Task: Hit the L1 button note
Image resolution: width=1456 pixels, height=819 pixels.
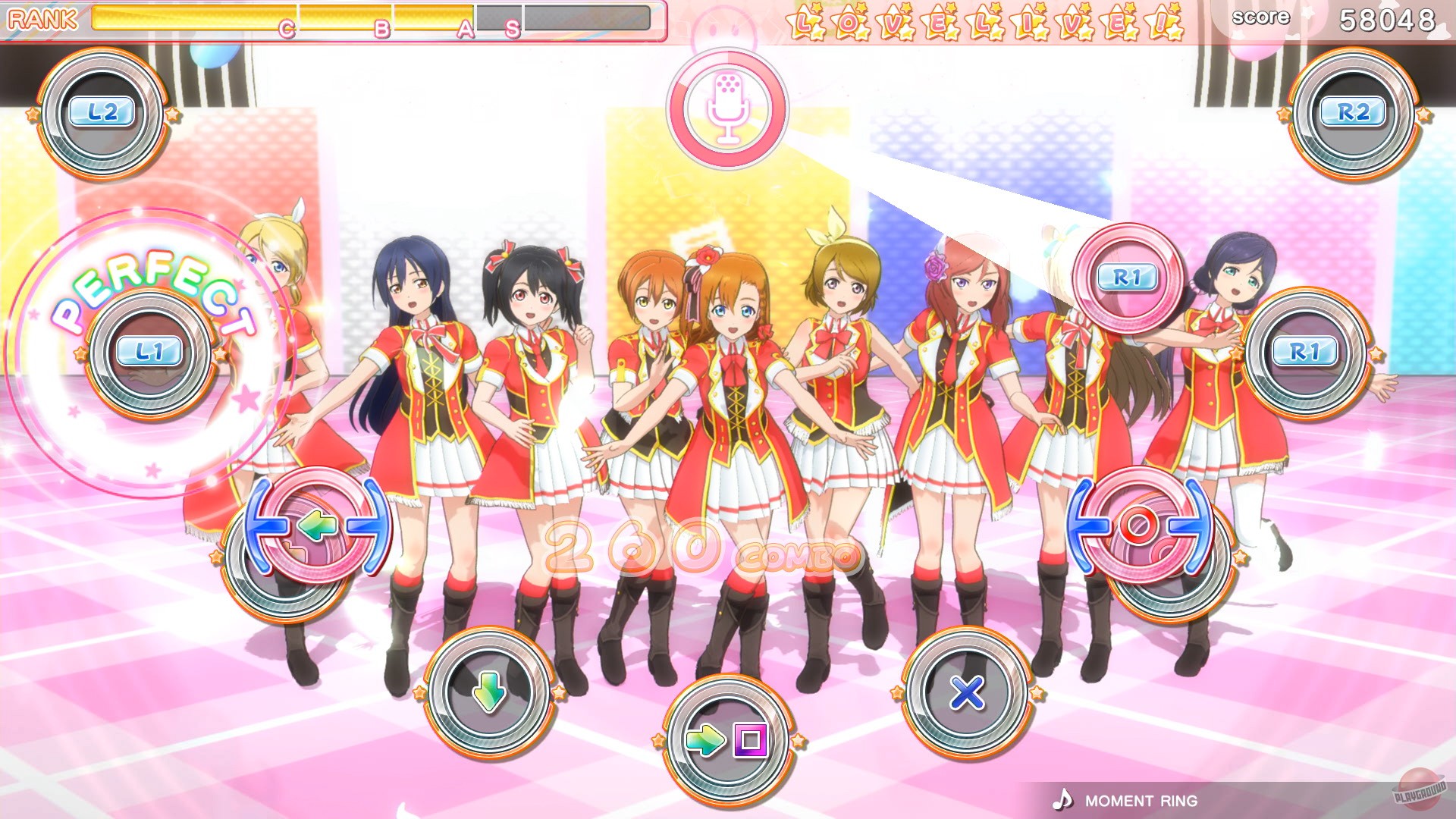Action: [149, 351]
